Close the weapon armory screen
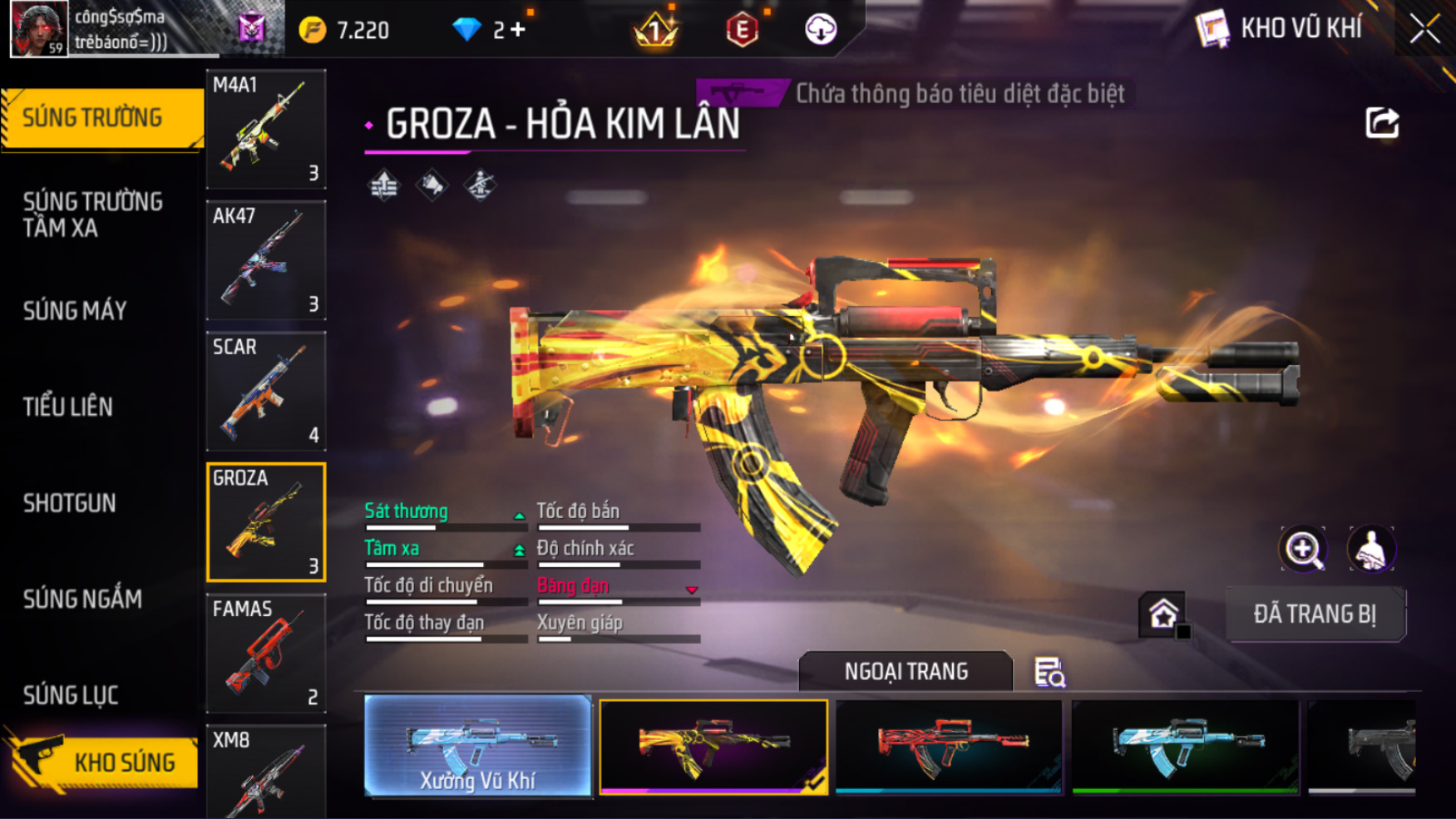 (1424, 29)
